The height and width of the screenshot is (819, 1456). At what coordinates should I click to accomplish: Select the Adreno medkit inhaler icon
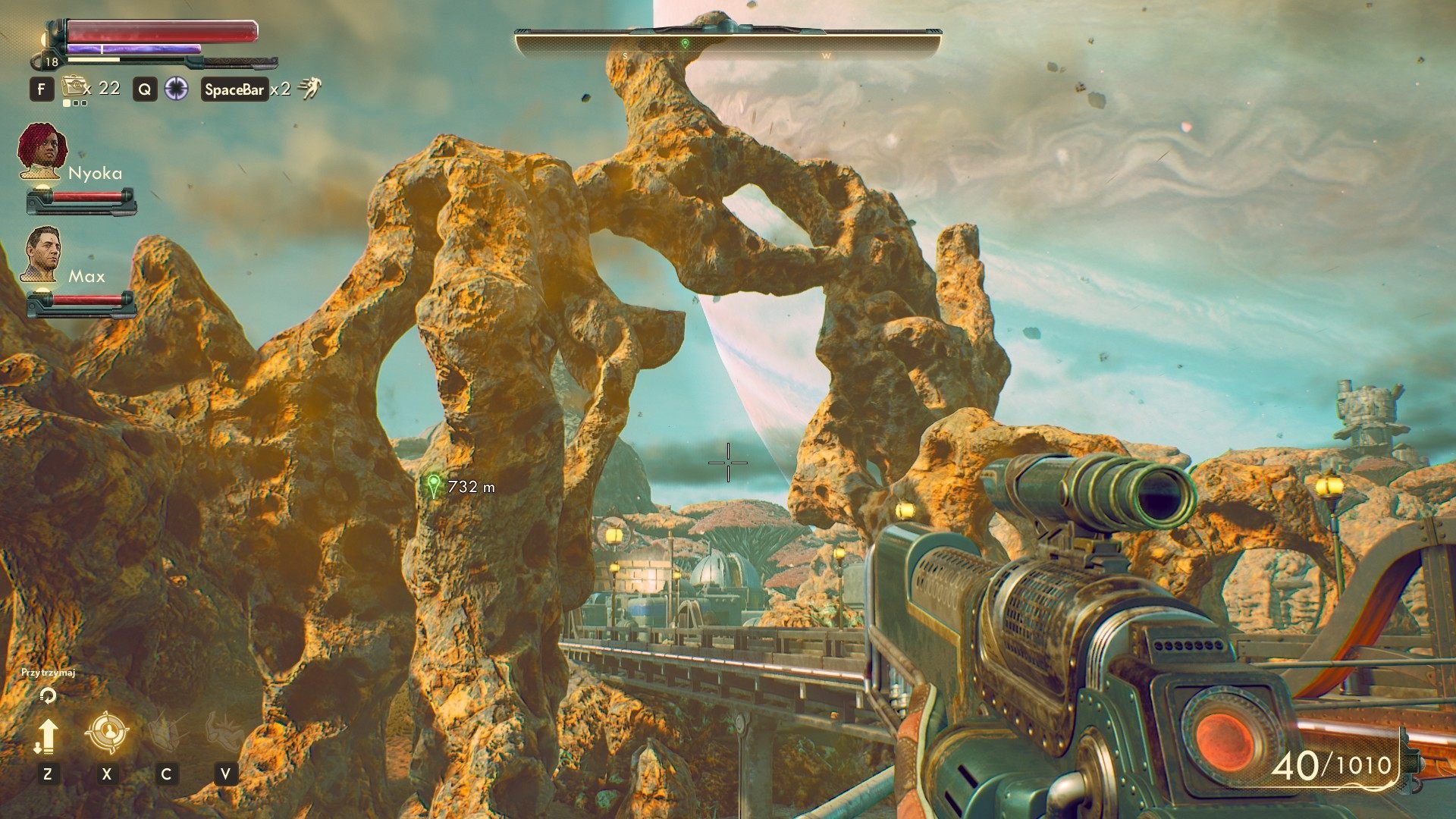click(74, 86)
